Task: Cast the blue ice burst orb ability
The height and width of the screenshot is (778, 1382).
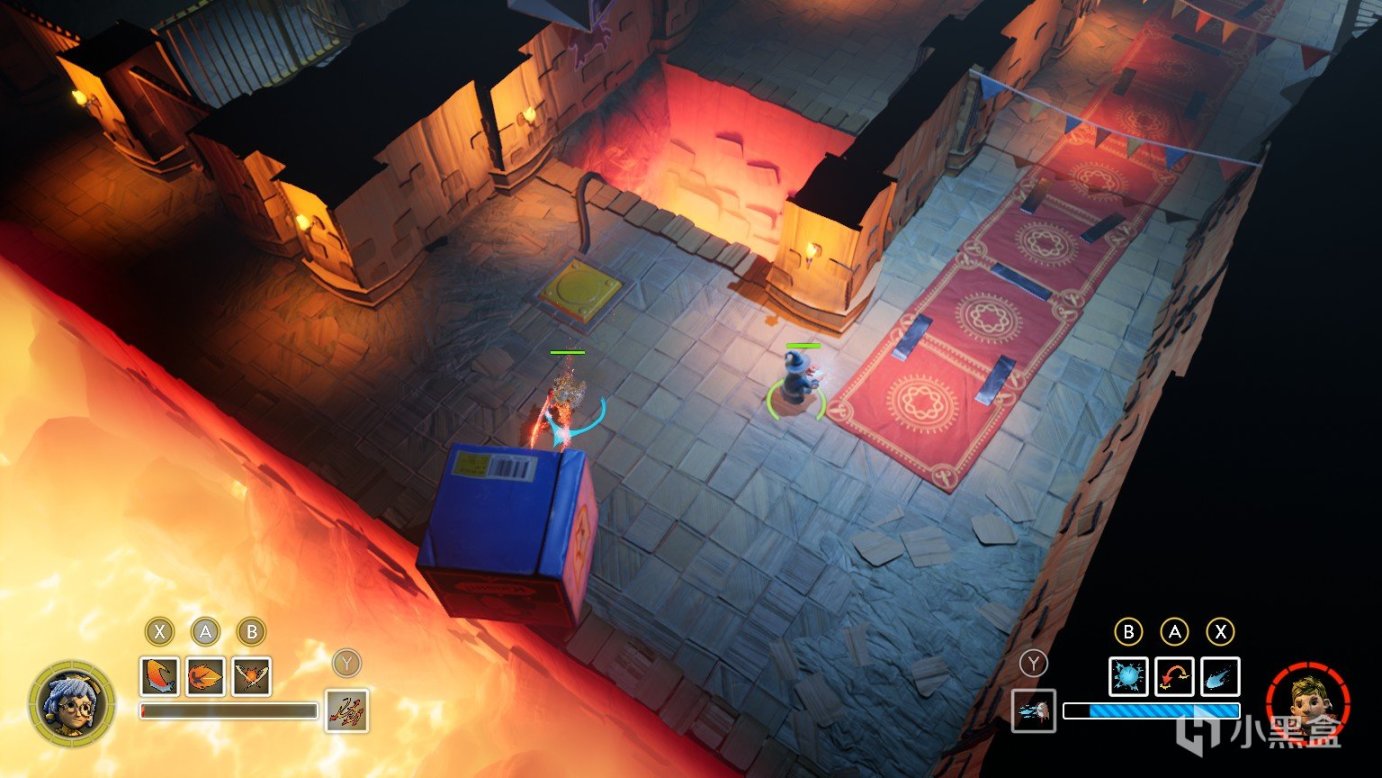Action: point(1128,676)
